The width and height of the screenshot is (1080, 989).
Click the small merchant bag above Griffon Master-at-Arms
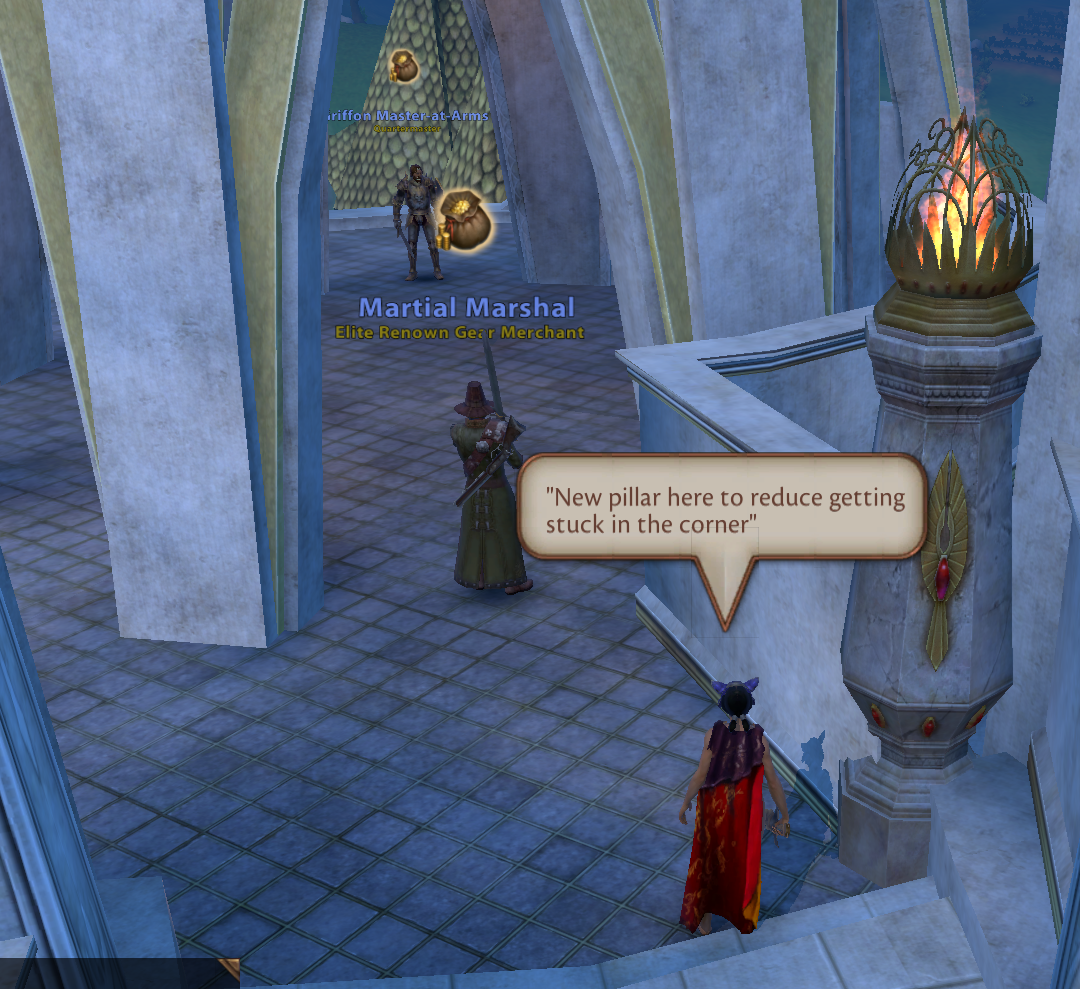click(404, 67)
